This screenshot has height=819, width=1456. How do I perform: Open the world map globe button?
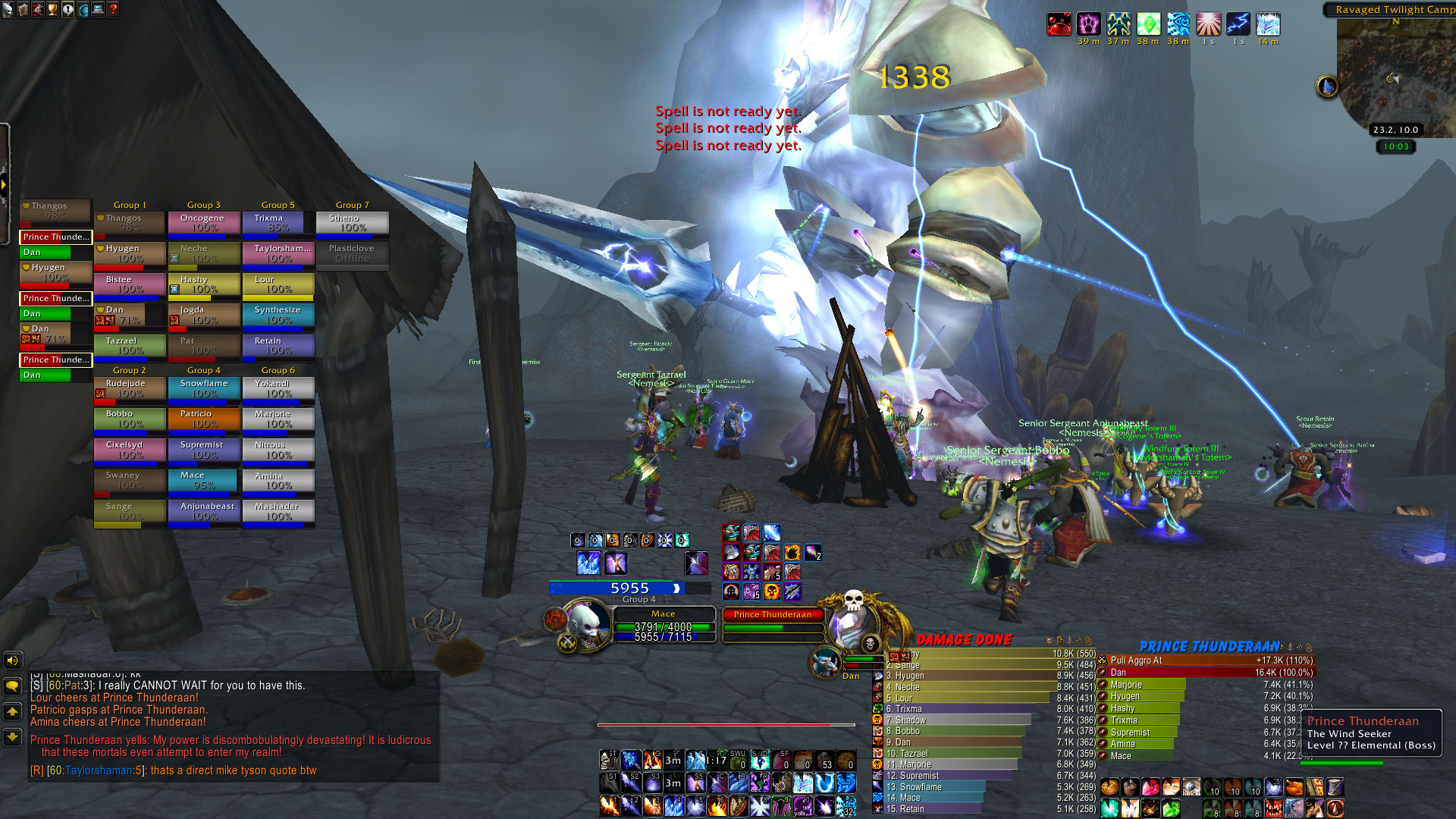(83, 10)
